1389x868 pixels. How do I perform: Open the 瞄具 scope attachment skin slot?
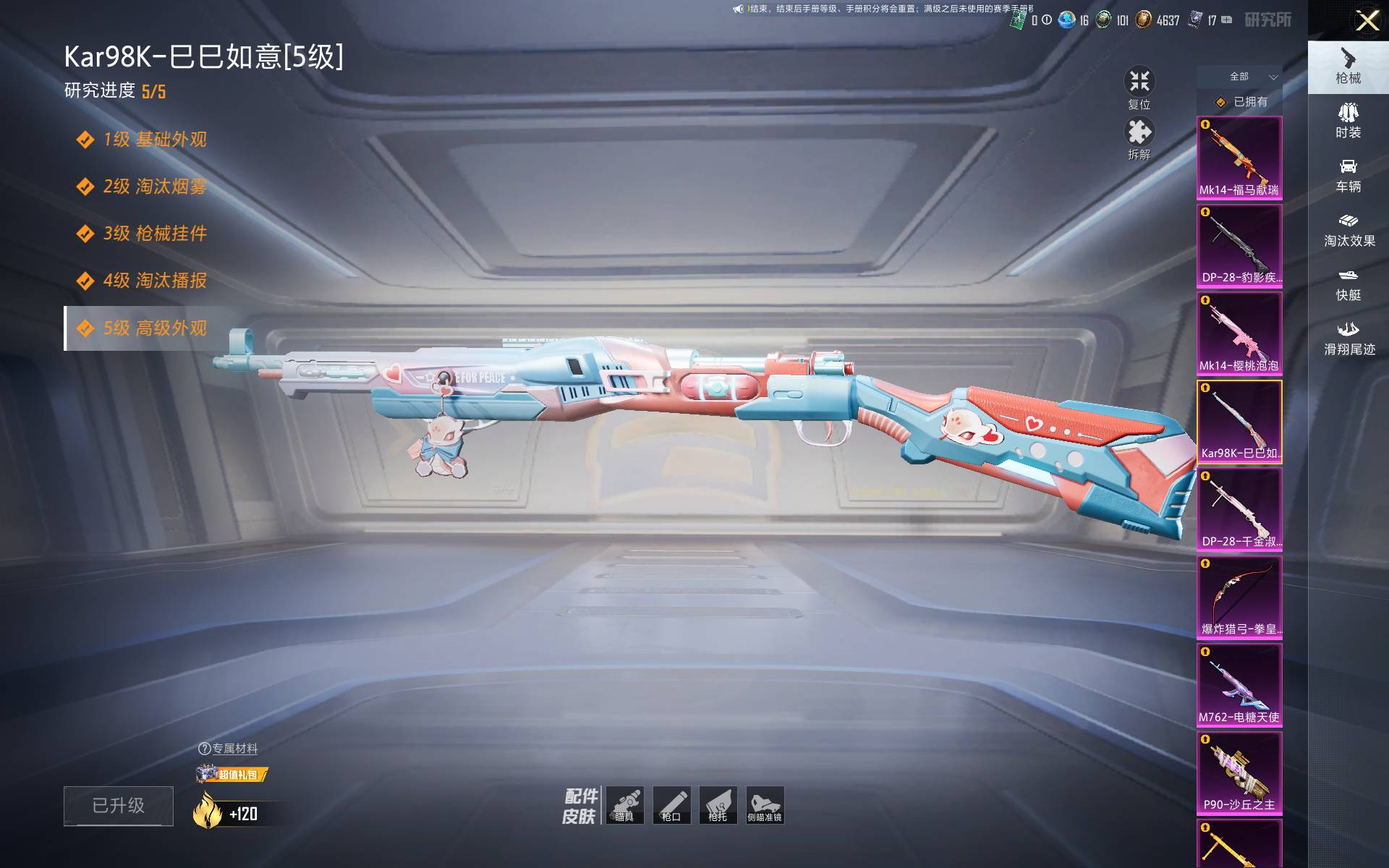point(624,805)
